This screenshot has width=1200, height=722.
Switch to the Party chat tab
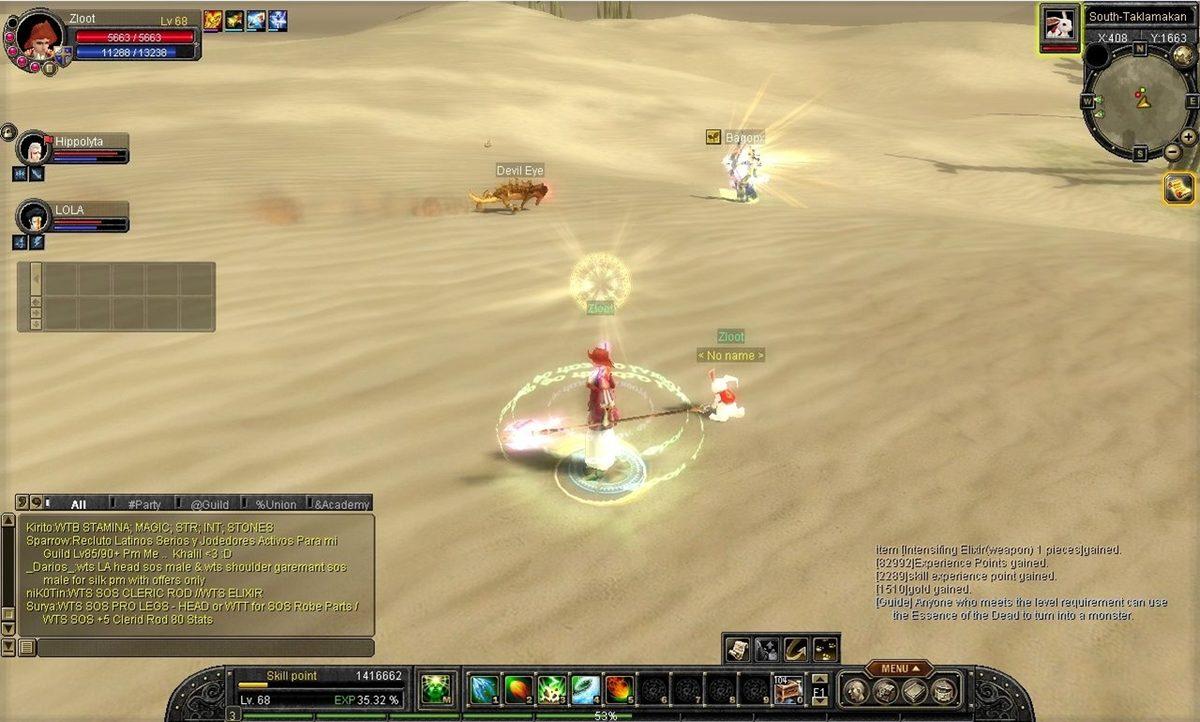pyautogui.click(x=144, y=504)
